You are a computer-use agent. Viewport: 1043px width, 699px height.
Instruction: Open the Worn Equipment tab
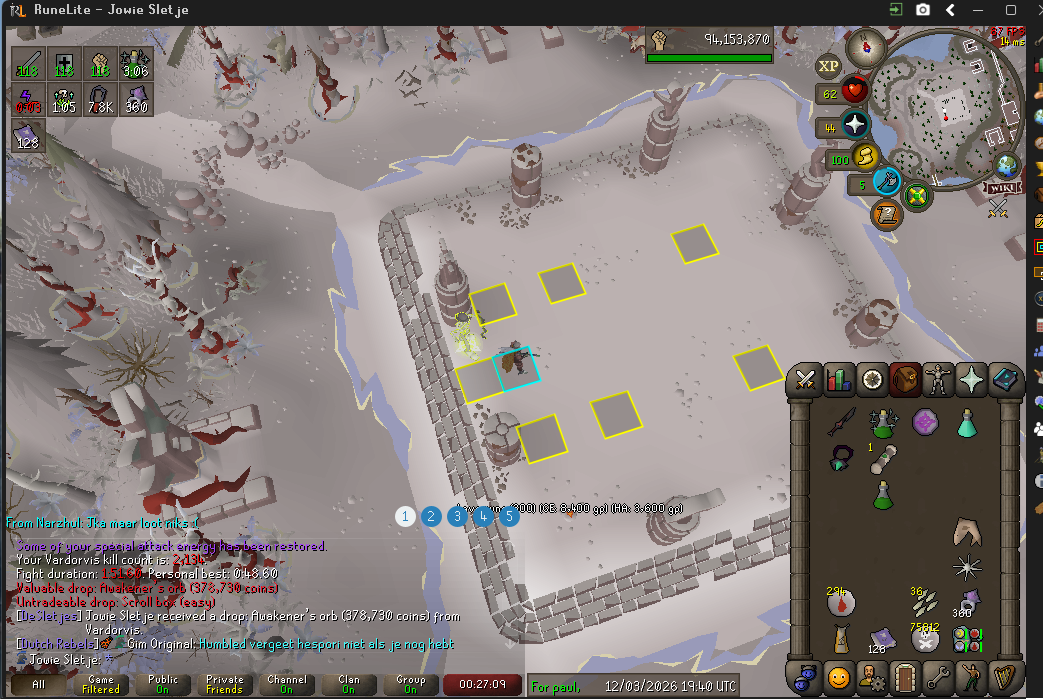938,381
